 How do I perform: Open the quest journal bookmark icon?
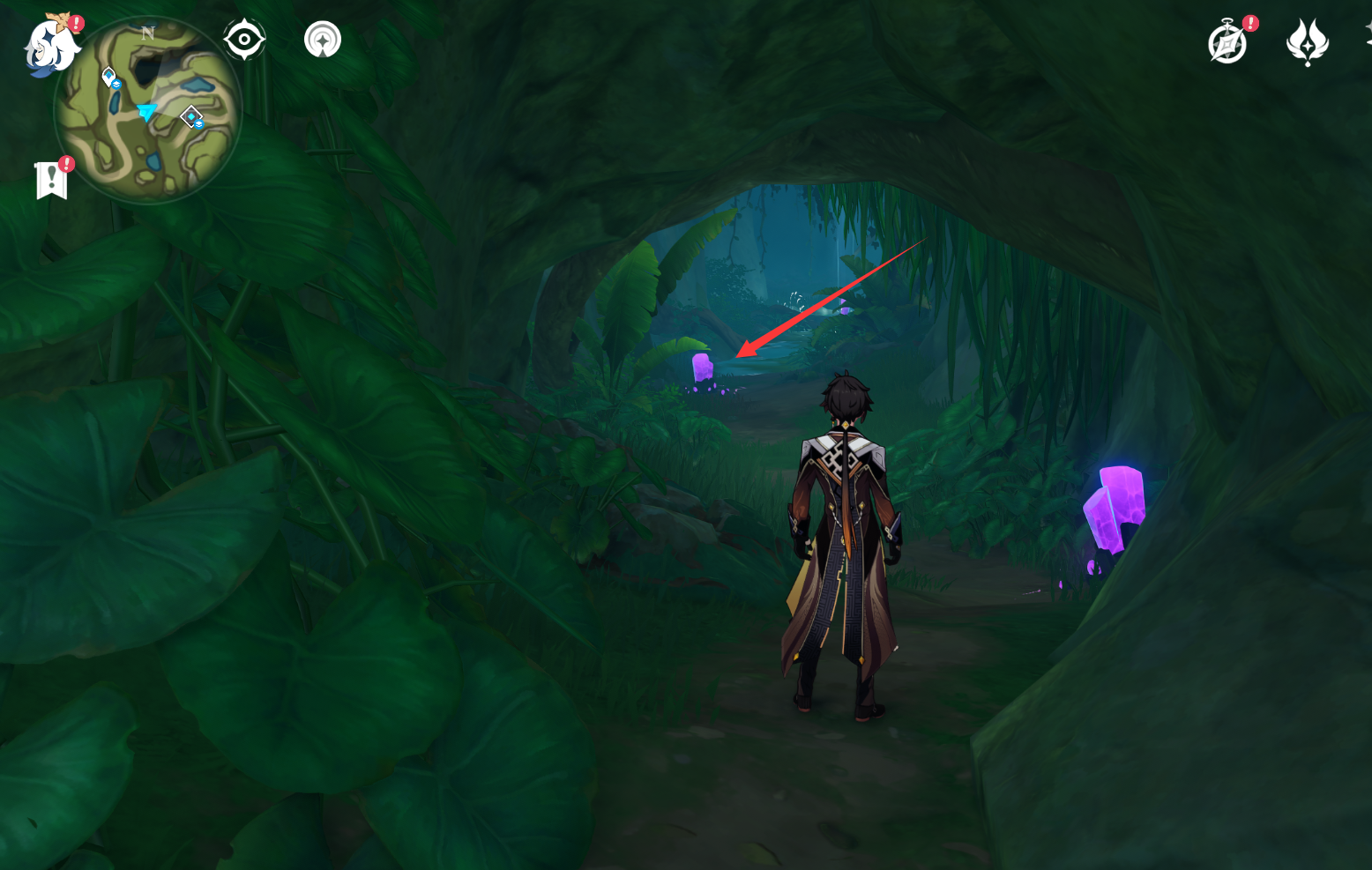(52, 181)
